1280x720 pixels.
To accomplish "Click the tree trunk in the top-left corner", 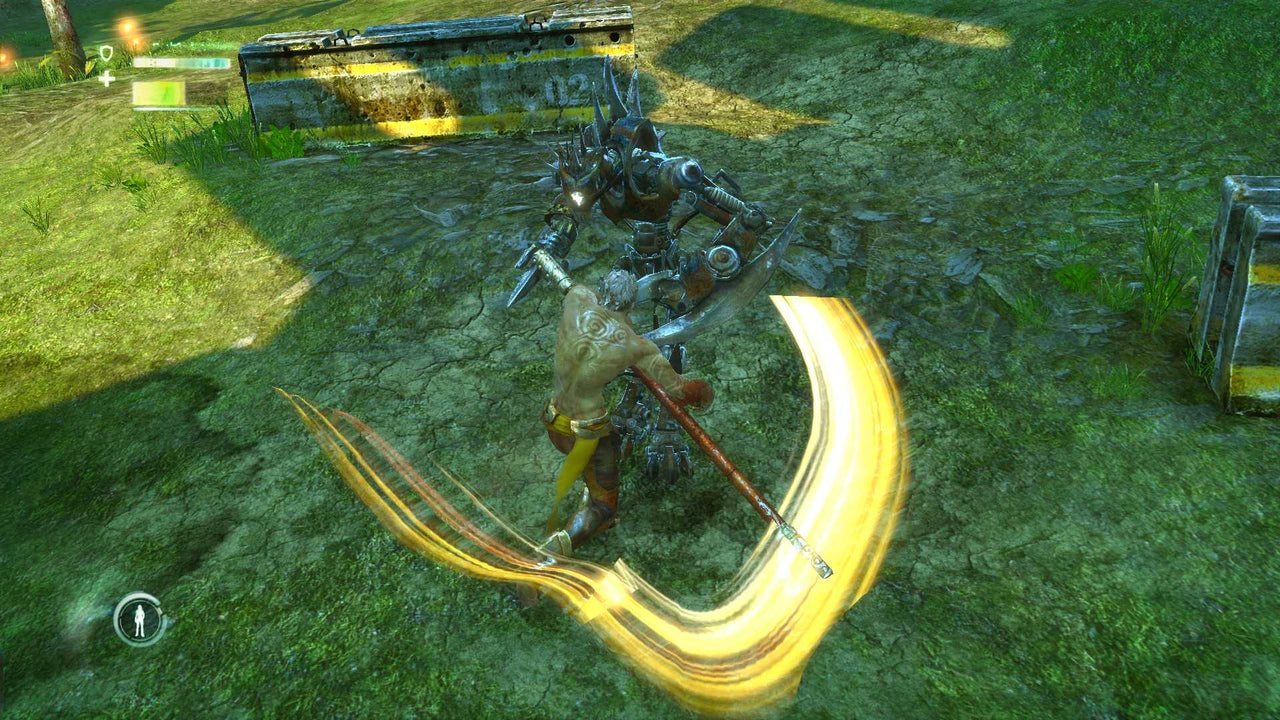I will 55,25.
